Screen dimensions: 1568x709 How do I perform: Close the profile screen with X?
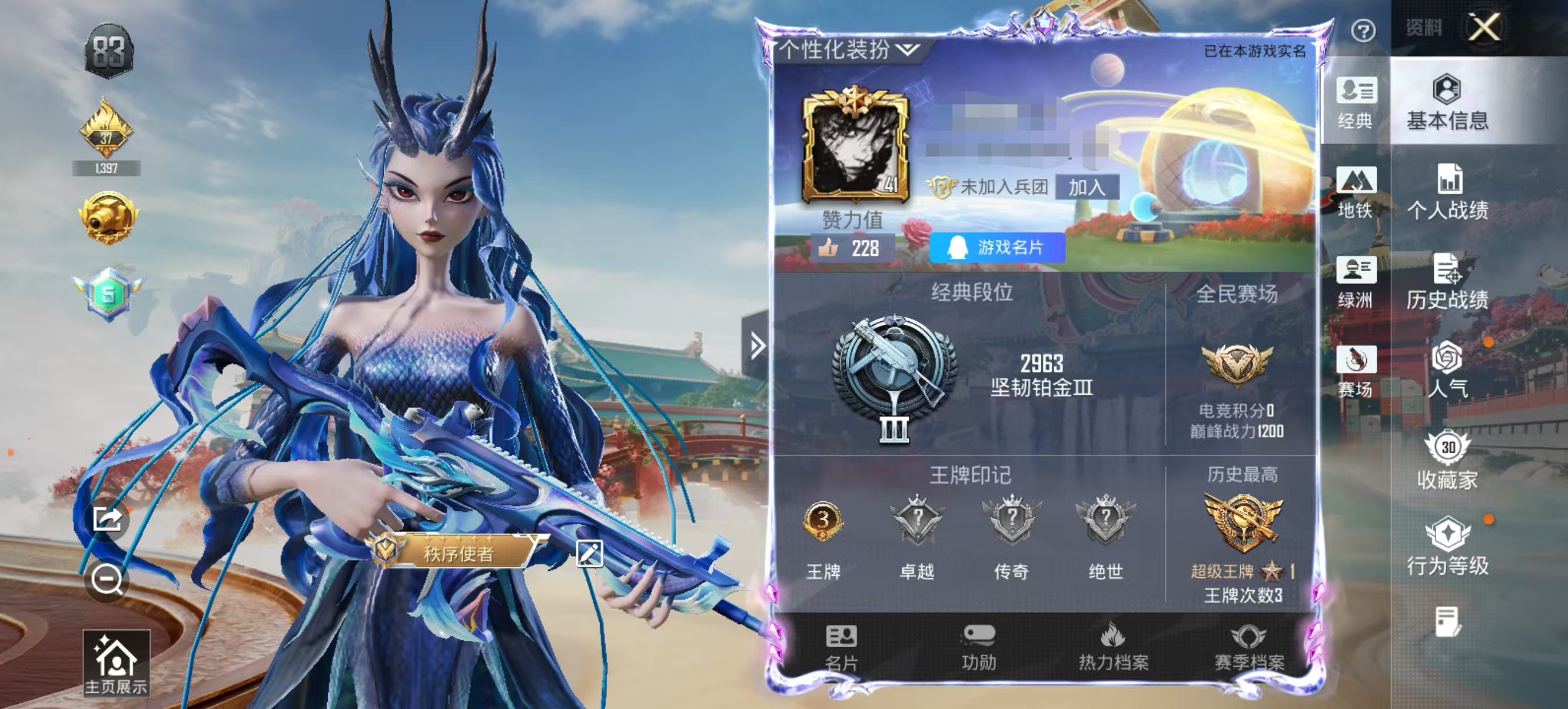point(1484,27)
